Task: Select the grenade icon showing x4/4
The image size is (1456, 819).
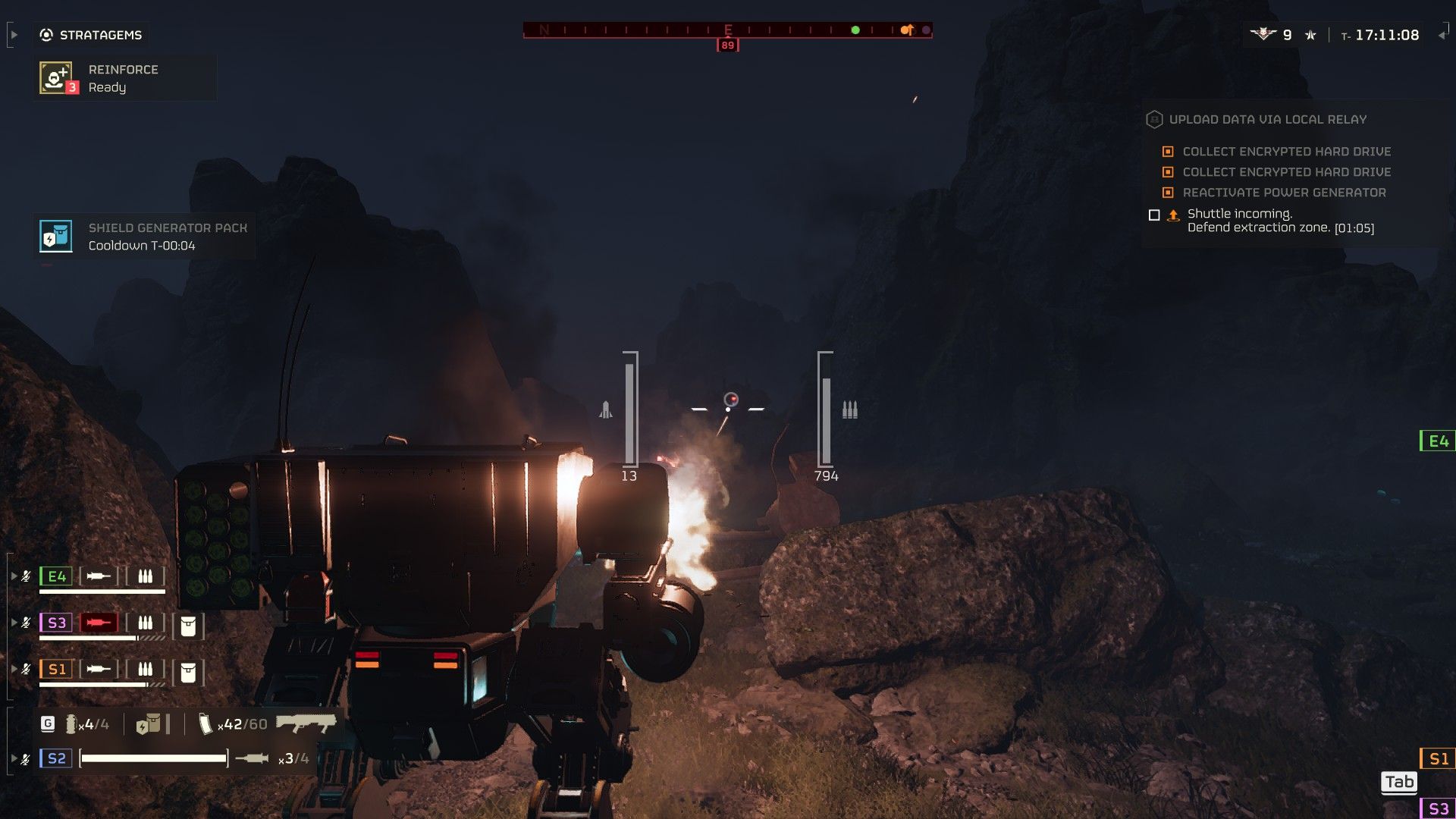Action: [x=71, y=724]
